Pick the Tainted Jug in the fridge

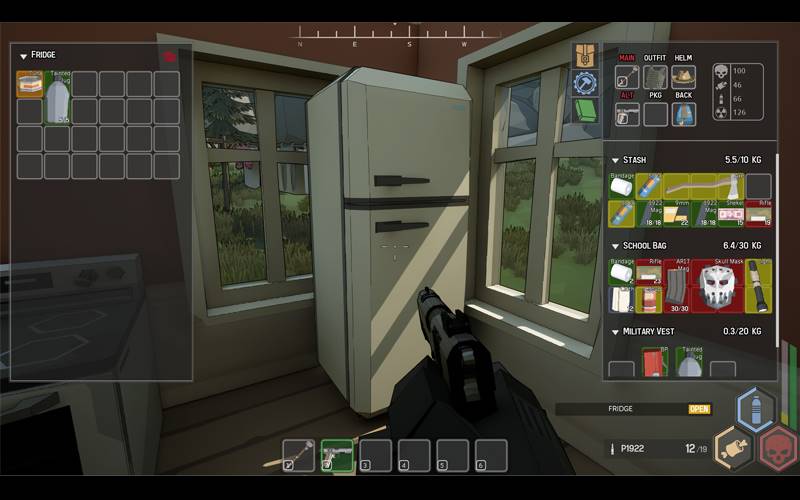[x=58, y=98]
